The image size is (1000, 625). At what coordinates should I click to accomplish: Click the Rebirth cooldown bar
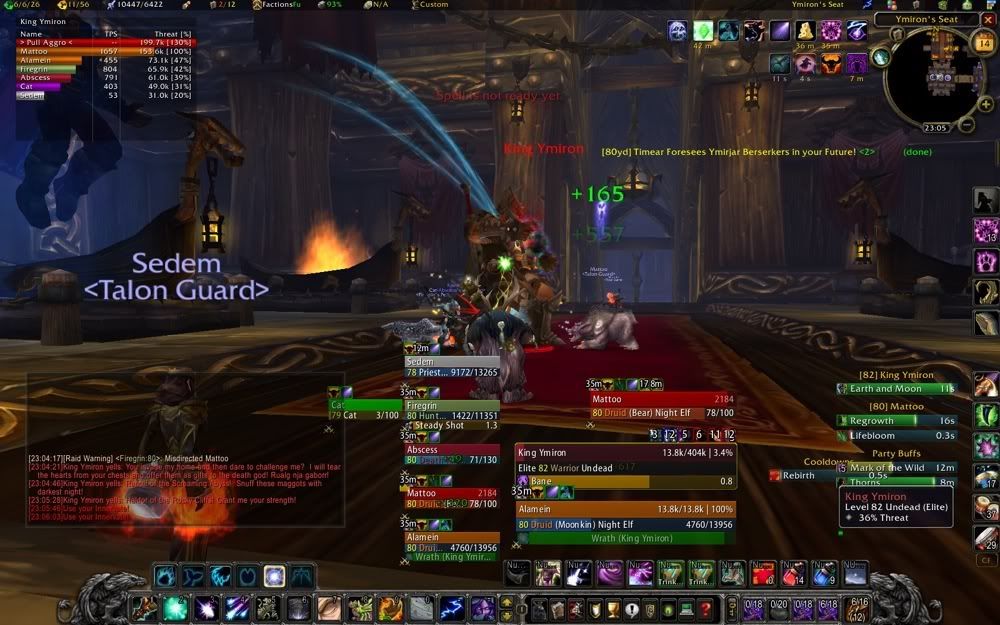pyautogui.click(x=800, y=475)
